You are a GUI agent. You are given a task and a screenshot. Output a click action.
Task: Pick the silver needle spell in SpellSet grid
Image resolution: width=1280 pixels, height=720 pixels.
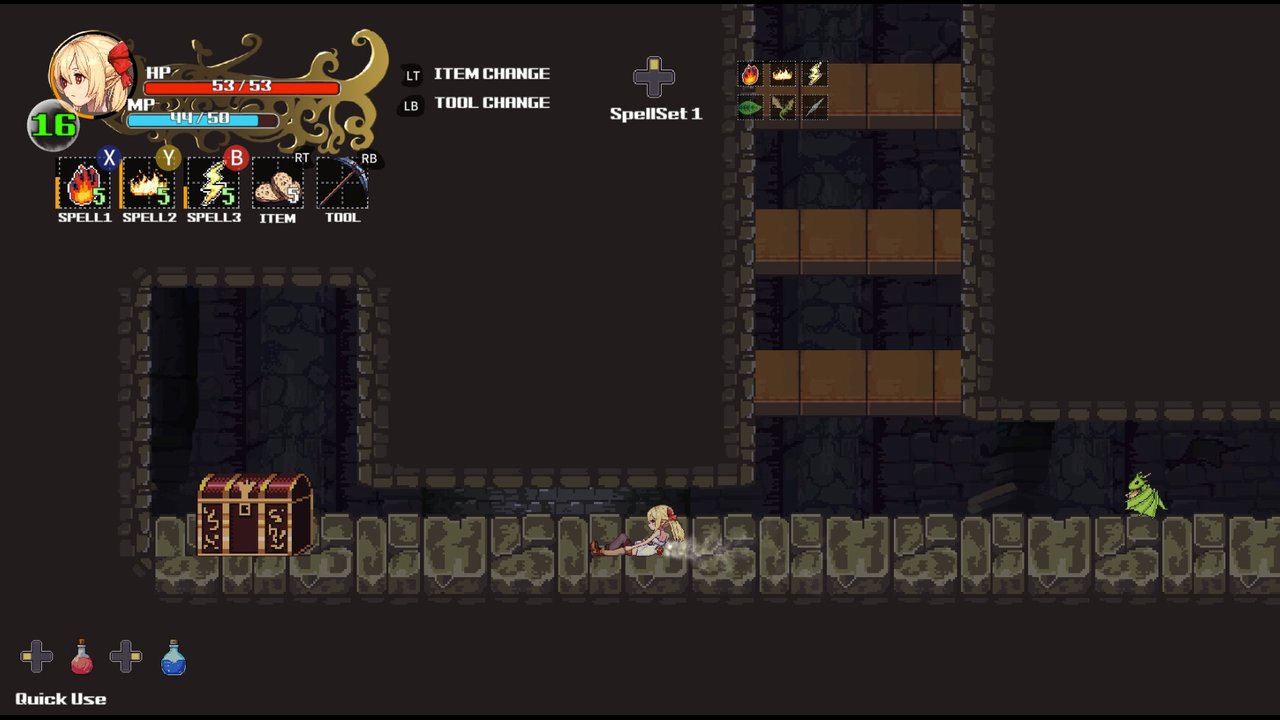pyautogui.click(x=815, y=107)
